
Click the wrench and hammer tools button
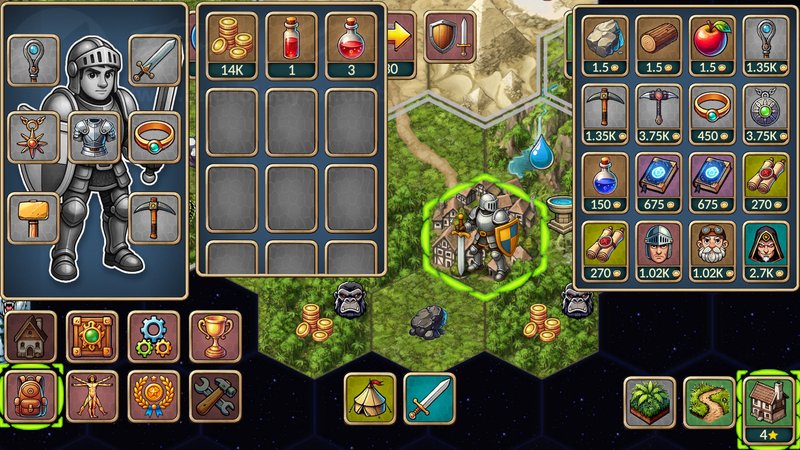click(x=214, y=396)
